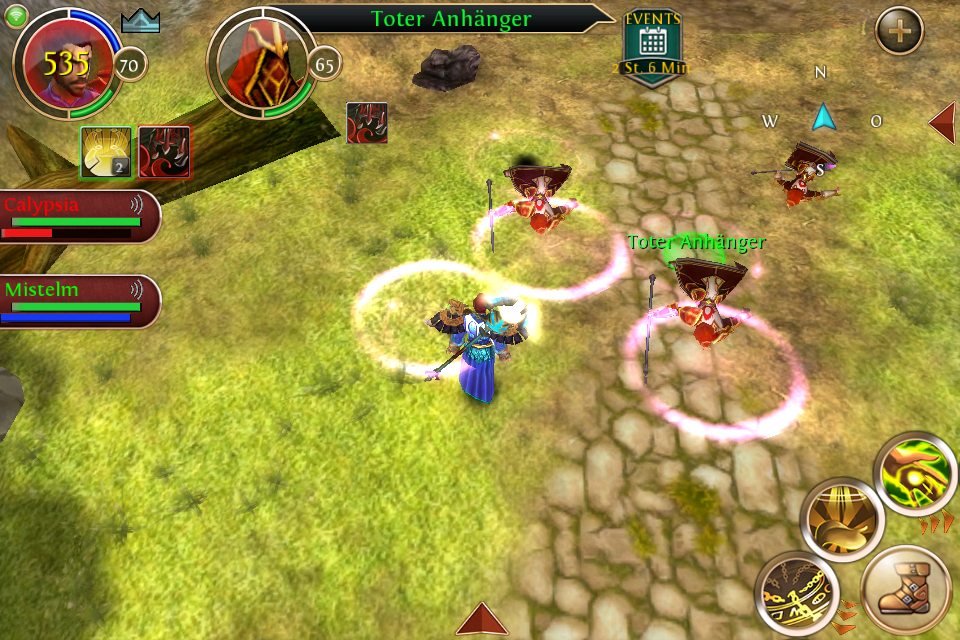The width and height of the screenshot is (960, 640).
Task: Check the red claw debuff under the target portrait
Action: [367, 123]
